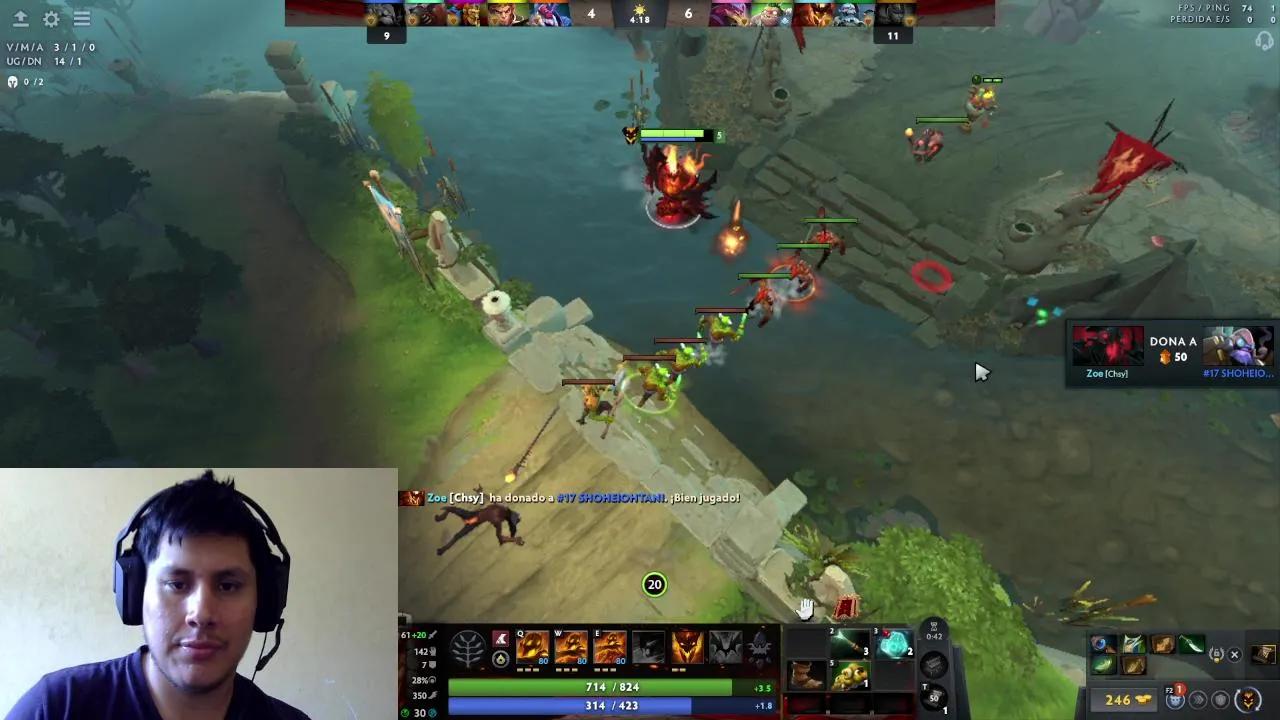Select the F2 courier icon
The height and width of the screenshot is (720, 1280).
[x=1174, y=700]
